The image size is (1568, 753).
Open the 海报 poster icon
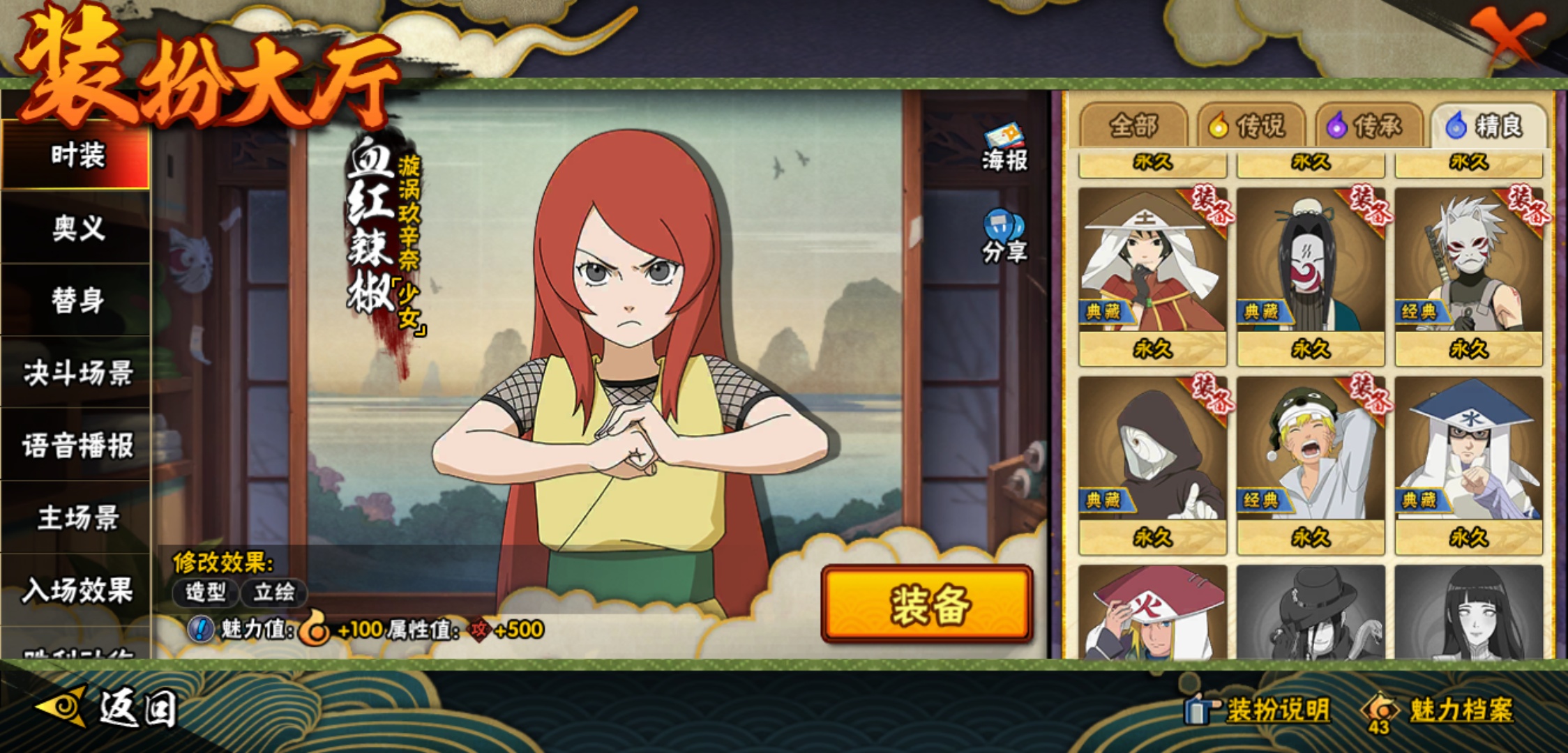point(1004,148)
